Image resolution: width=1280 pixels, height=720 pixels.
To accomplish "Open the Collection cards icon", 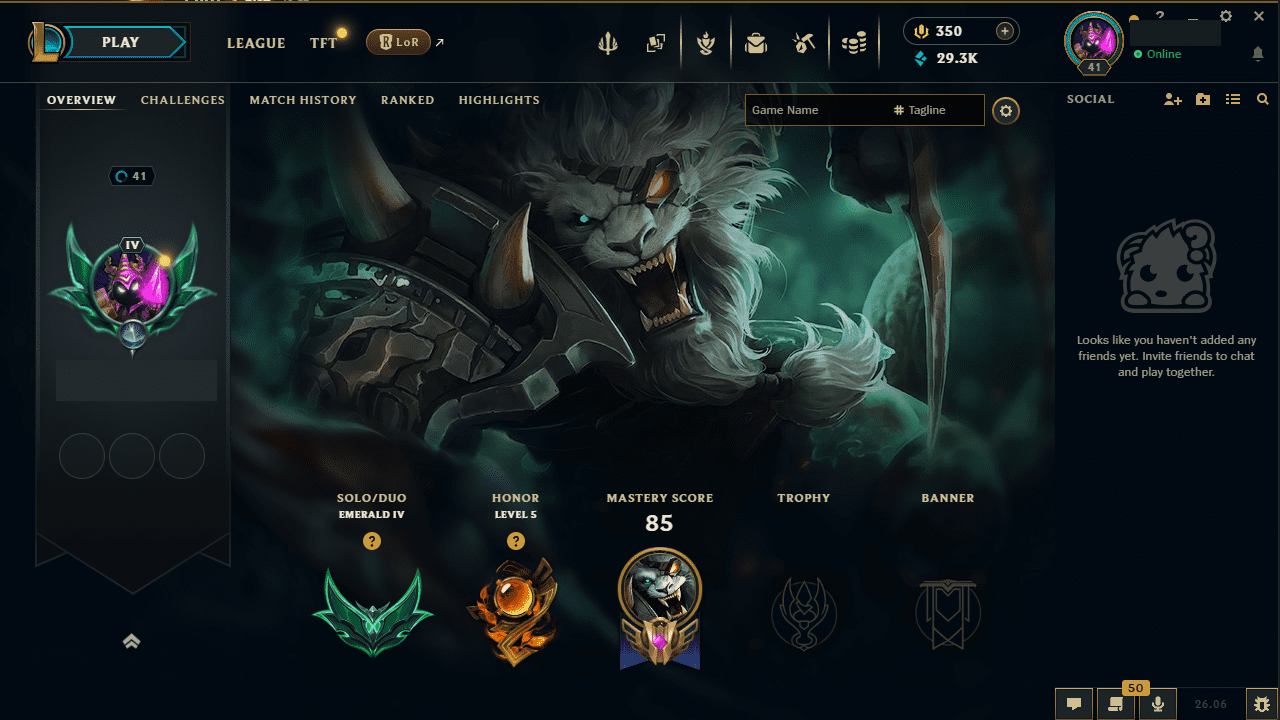I will pyautogui.click(x=656, y=42).
